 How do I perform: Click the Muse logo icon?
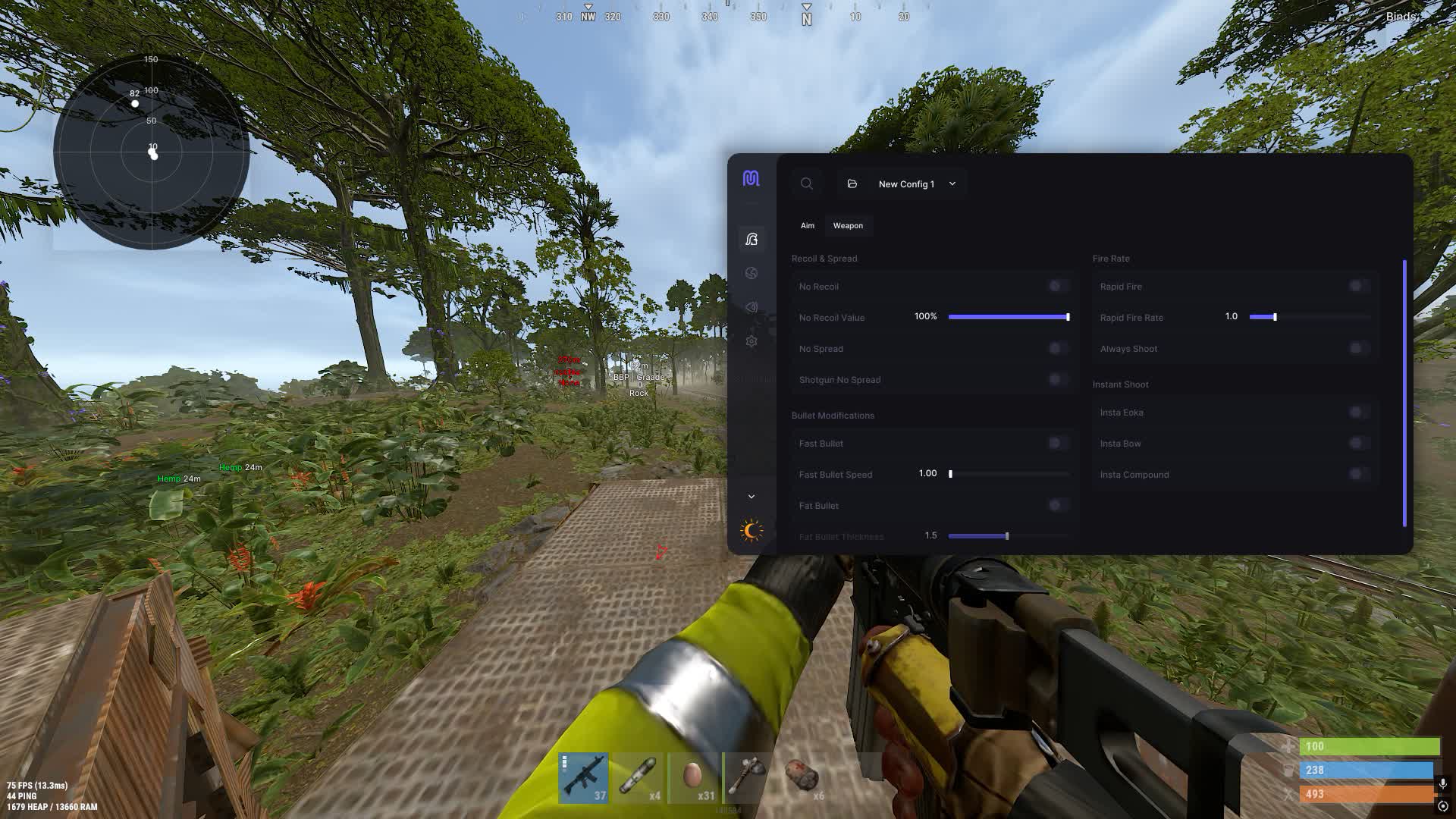pos(751,180)
